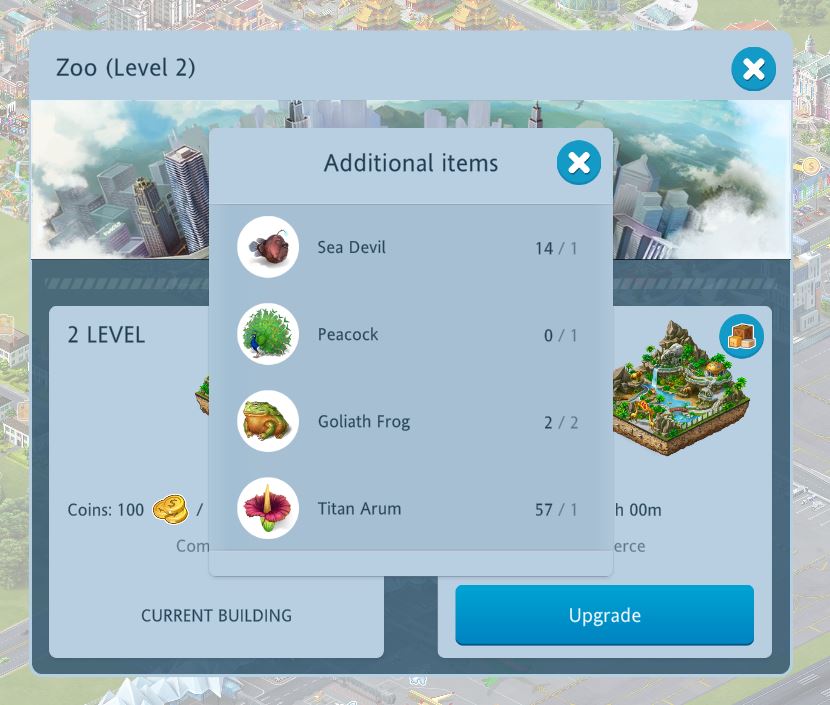Viewport: 830px width, 705px height.
Task: Select the Peacock item row
Action: pos(410,335)
